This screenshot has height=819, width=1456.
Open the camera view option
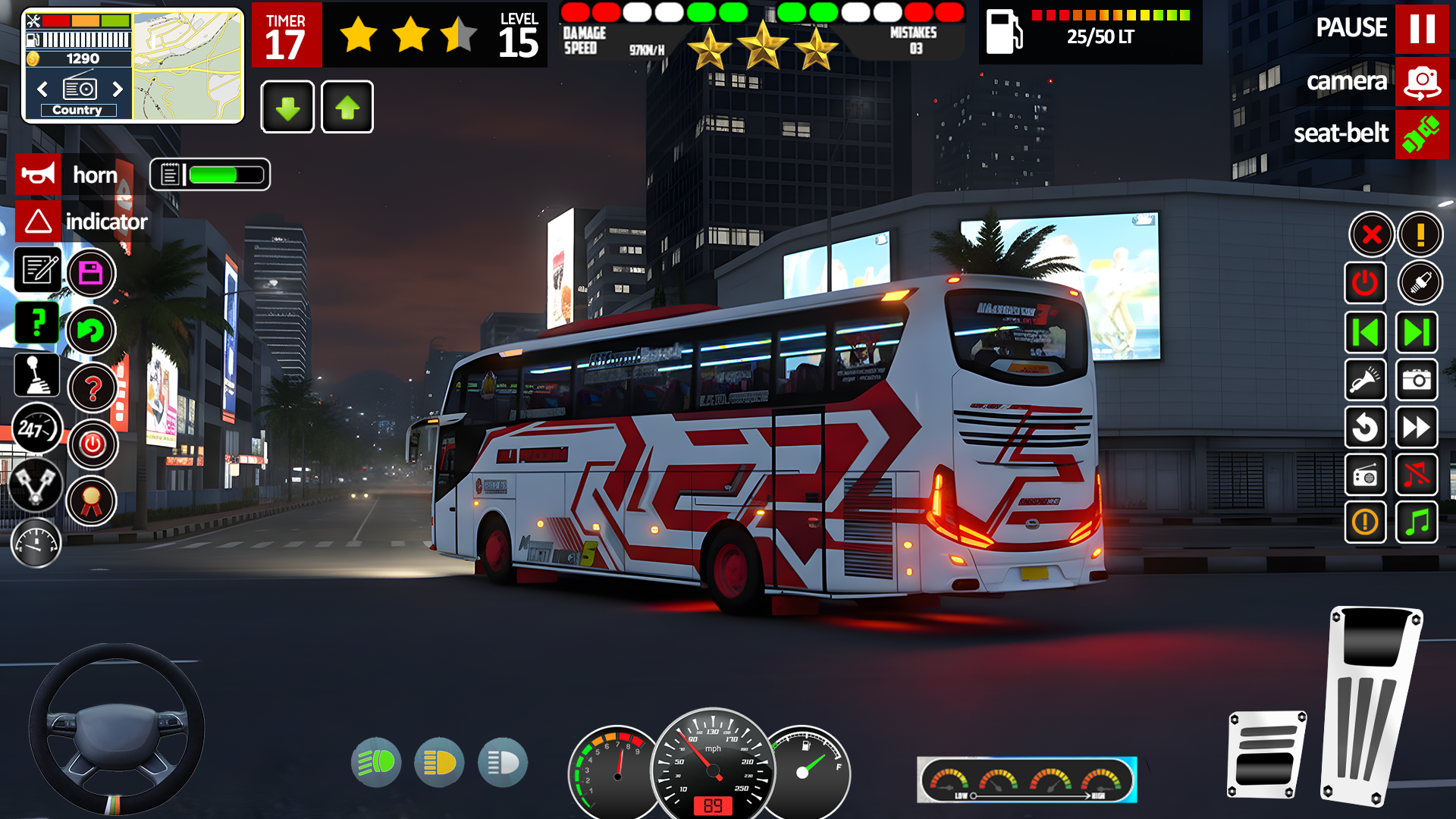pos(1422,82)
